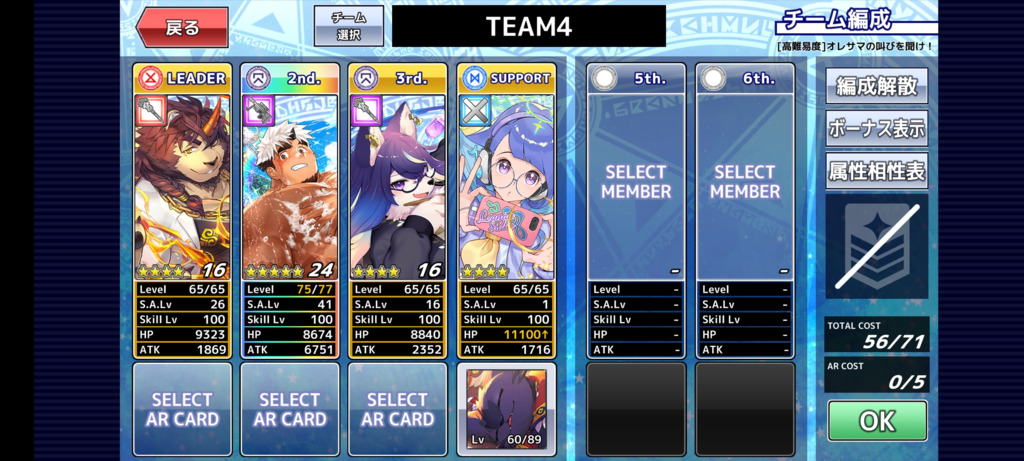This screenshot has height=461, width=1024.
Task: Select the LEADER lion character card
Action: tap(182, 185)
